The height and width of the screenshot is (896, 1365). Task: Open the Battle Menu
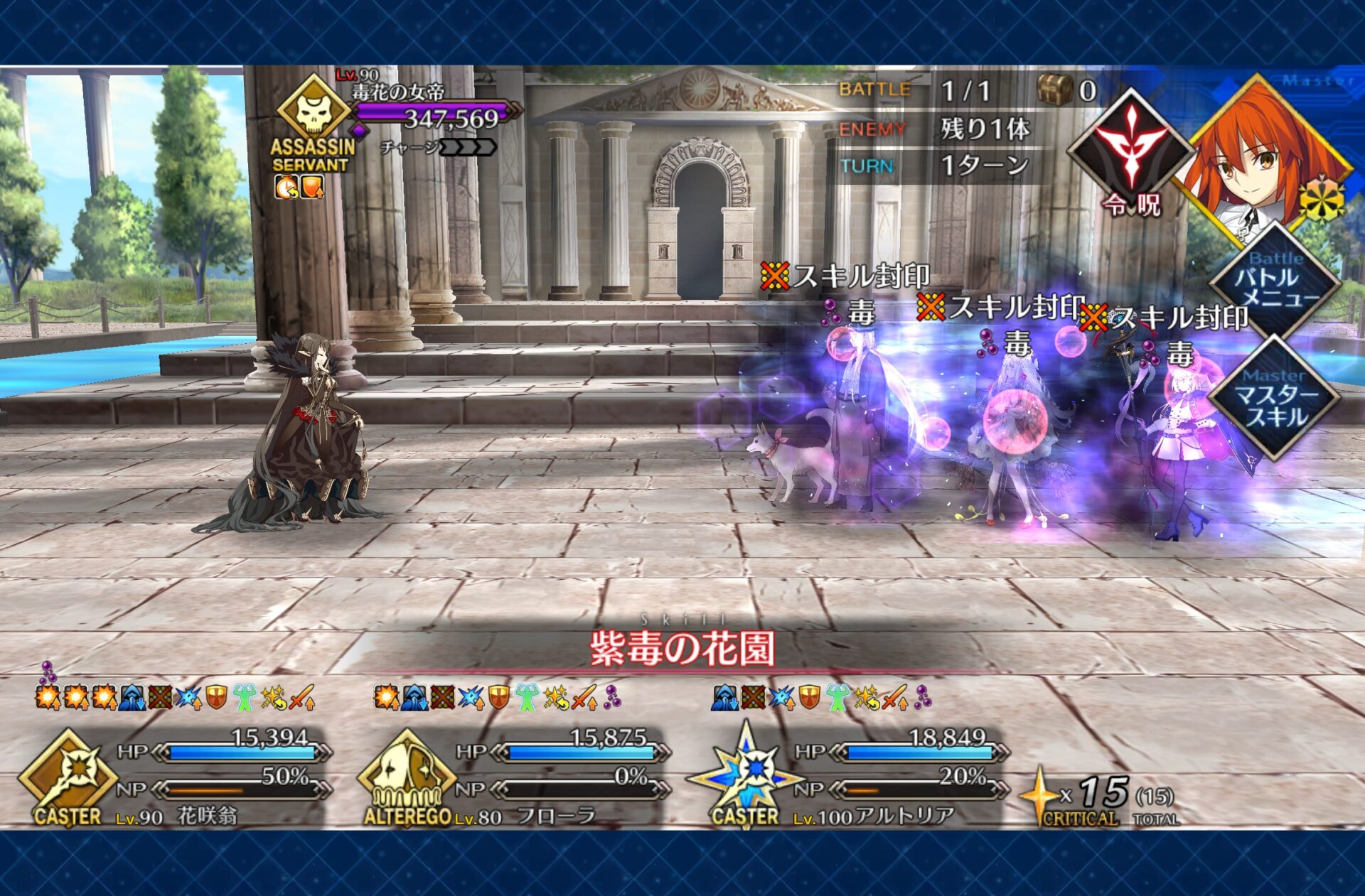click(x=1275, y=284)
